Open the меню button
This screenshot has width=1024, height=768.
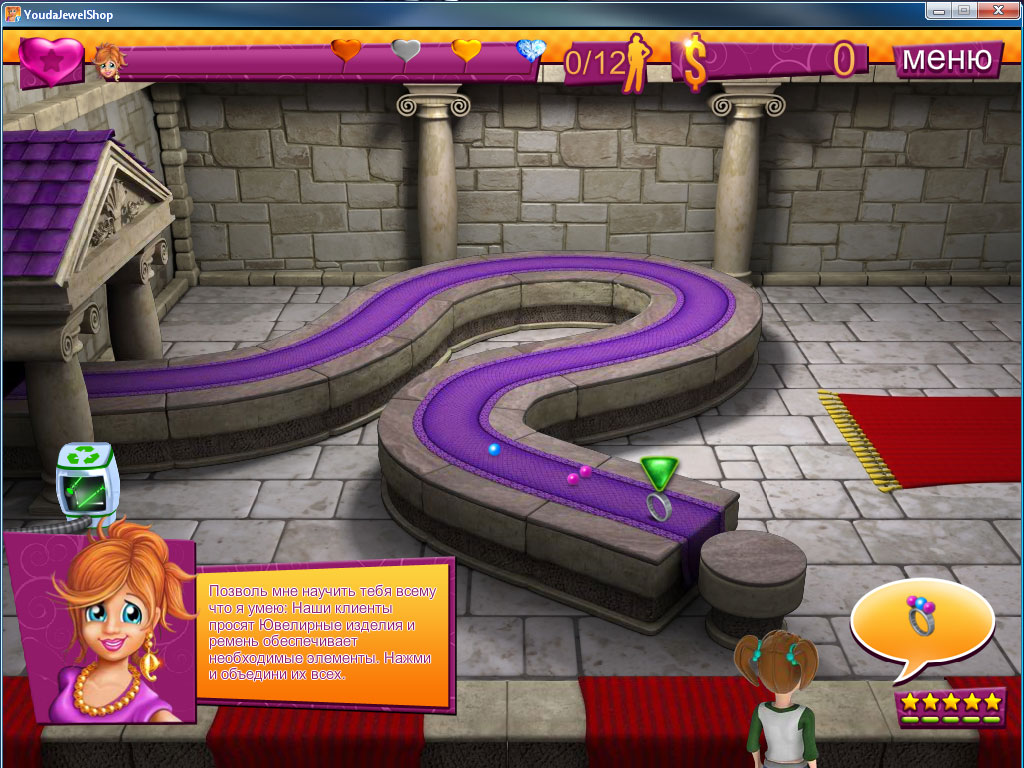point(946,59)
